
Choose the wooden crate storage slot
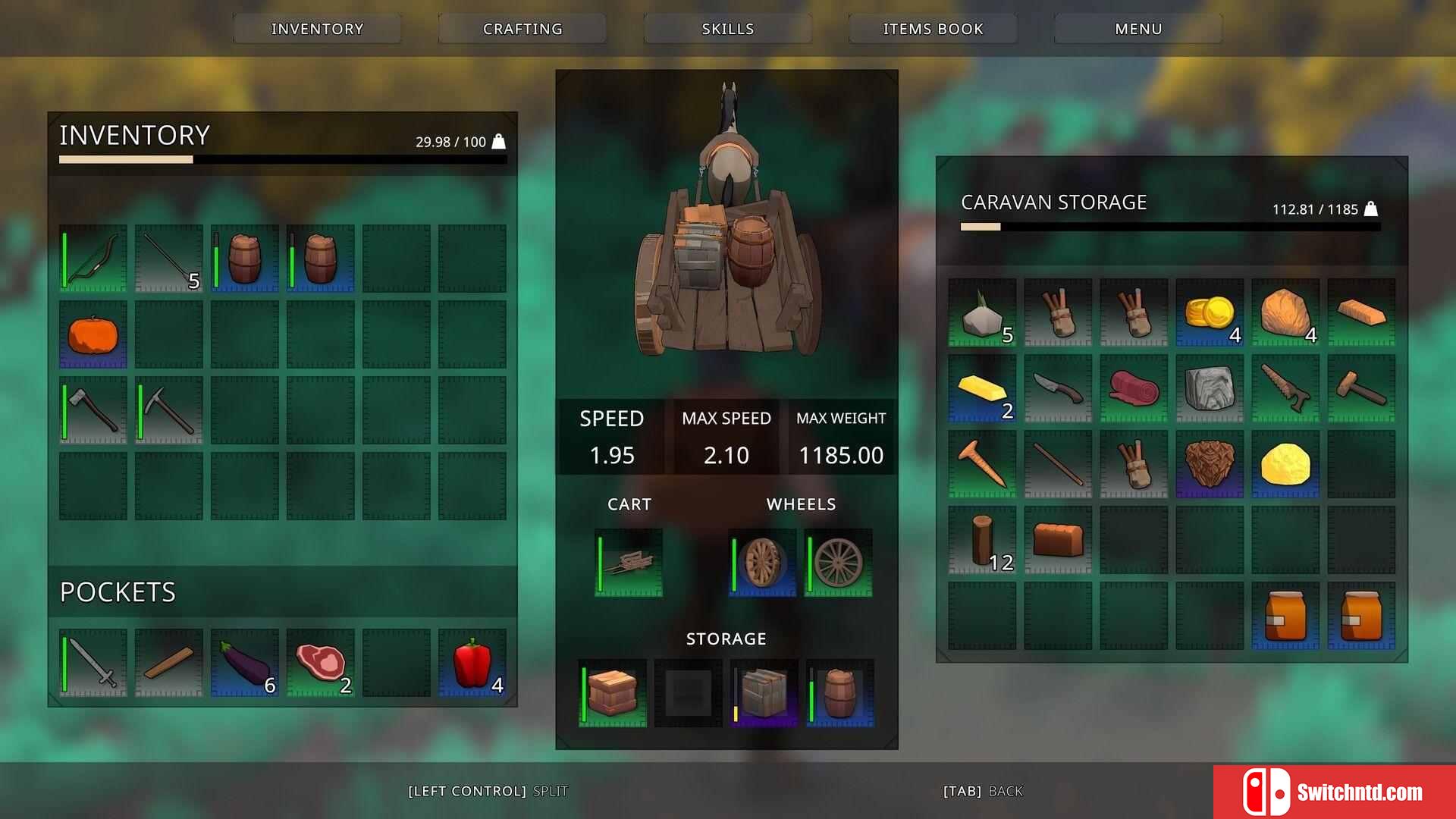pos(613,693)
